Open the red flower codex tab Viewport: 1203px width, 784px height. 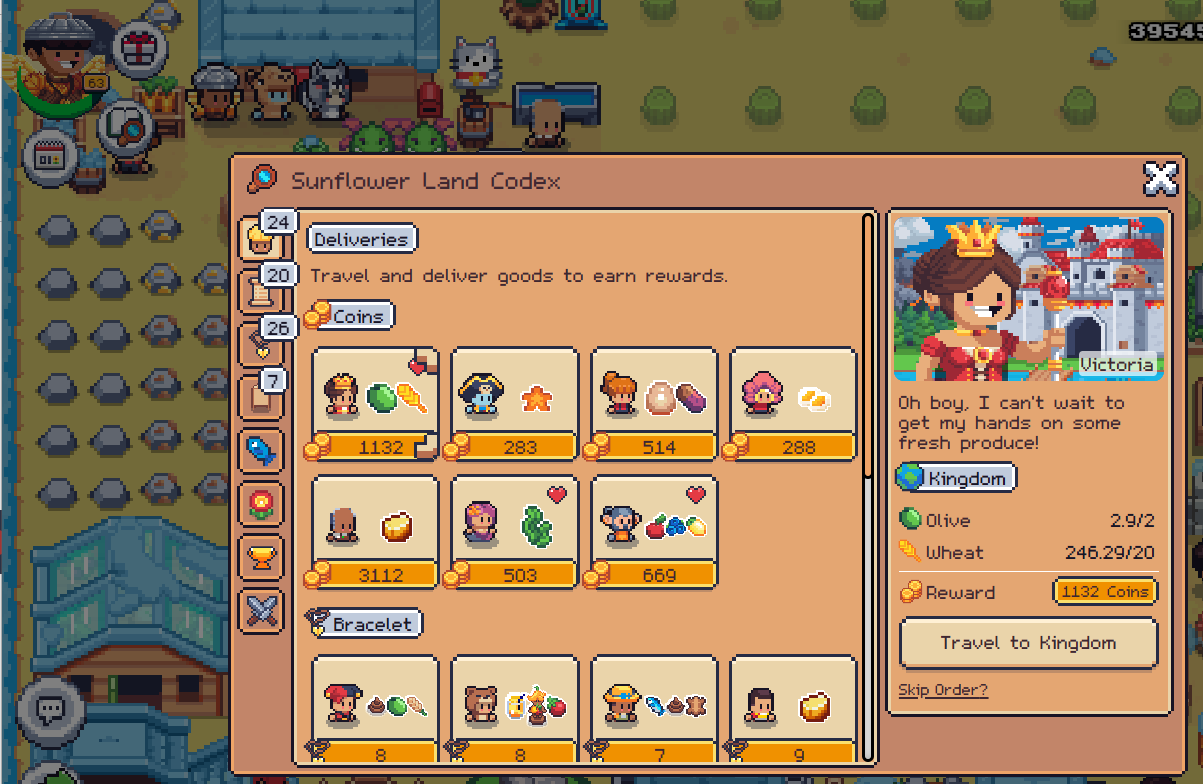(260, 503)
